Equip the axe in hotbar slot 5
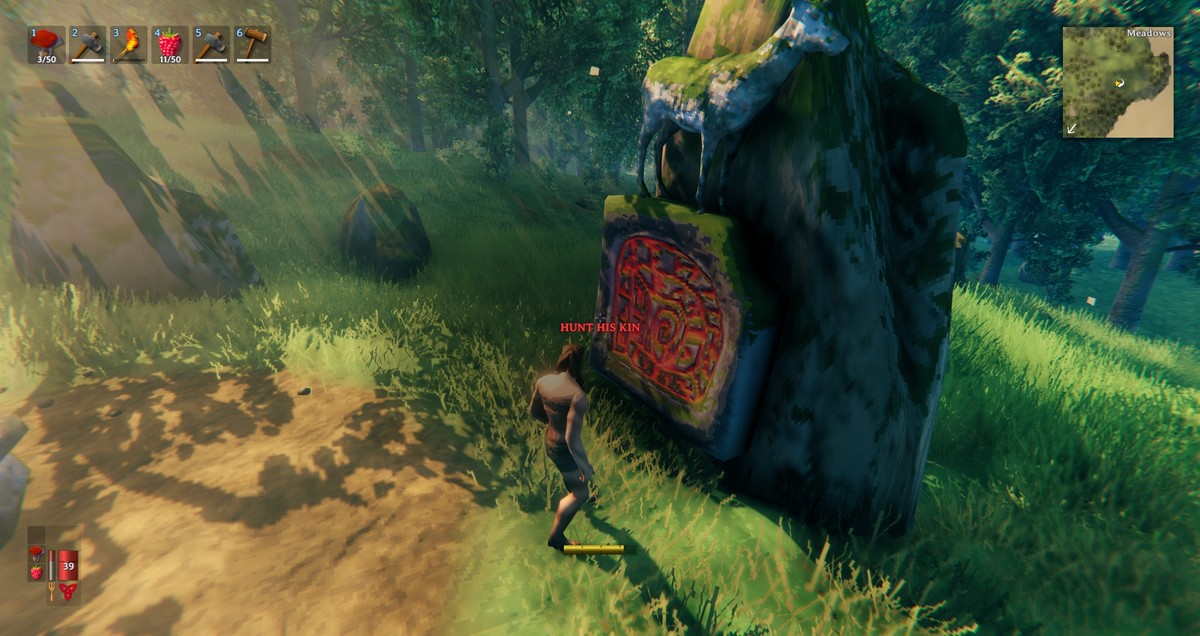The width and height of the screenshot is (1200, 636). click(211, 45)
